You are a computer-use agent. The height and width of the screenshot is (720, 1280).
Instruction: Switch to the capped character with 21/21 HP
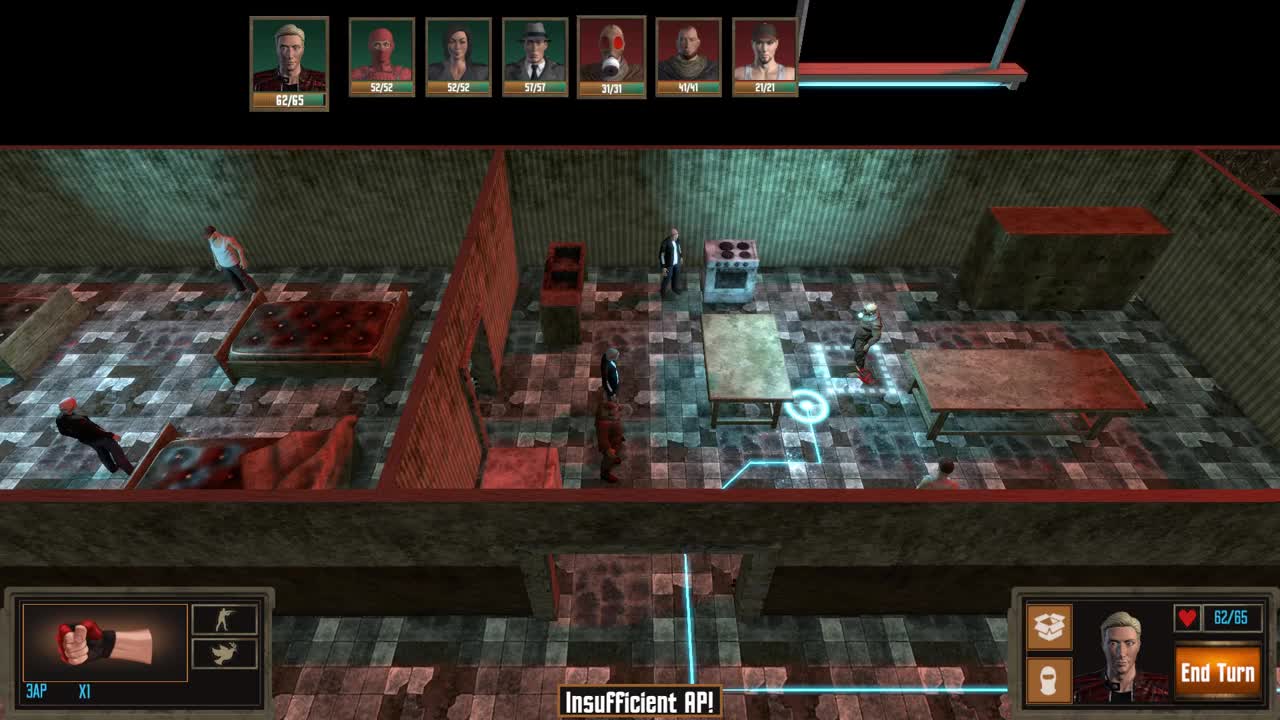762,52
